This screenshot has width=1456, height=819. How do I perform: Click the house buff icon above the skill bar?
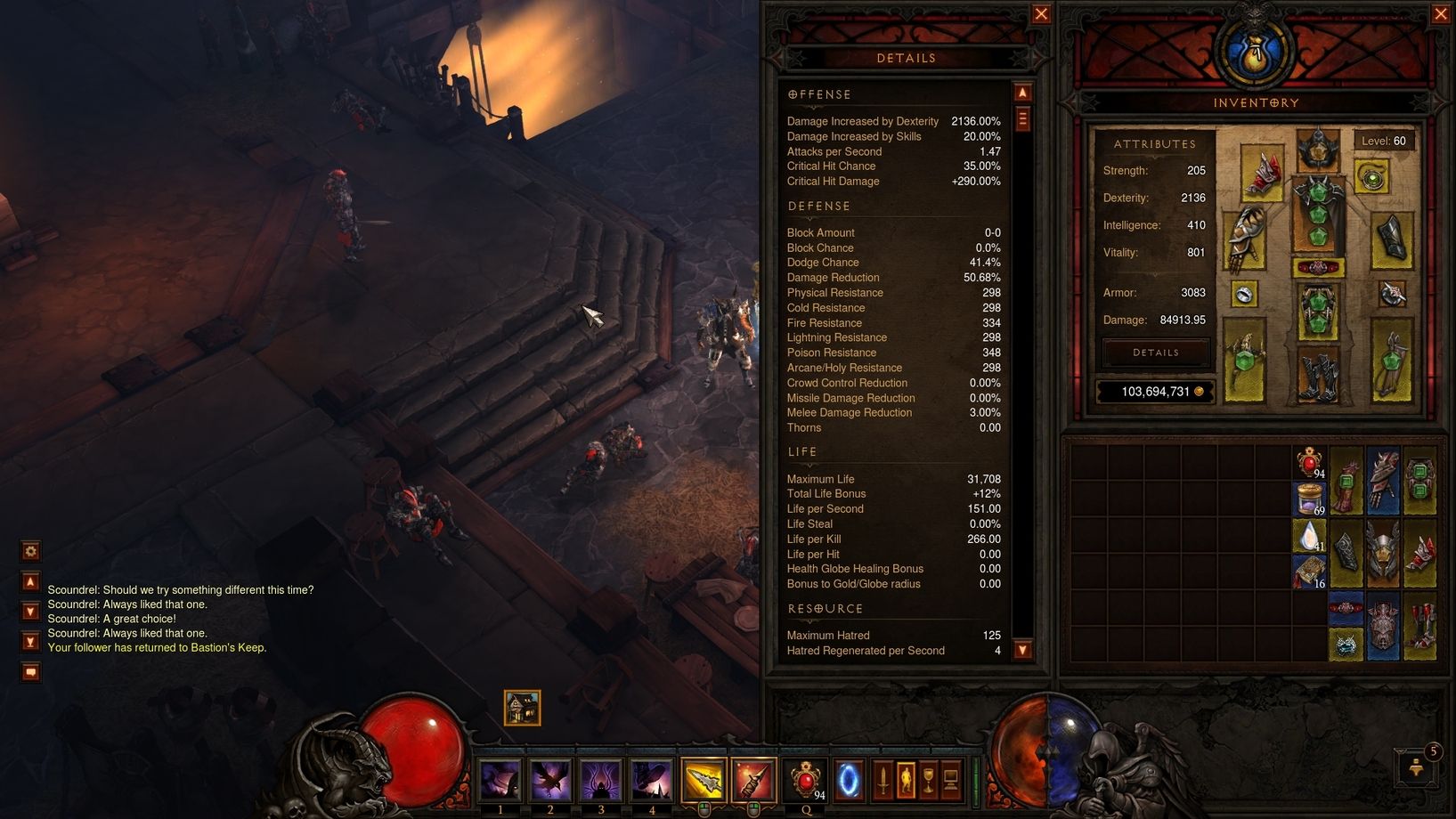click(x=522, y=708)
